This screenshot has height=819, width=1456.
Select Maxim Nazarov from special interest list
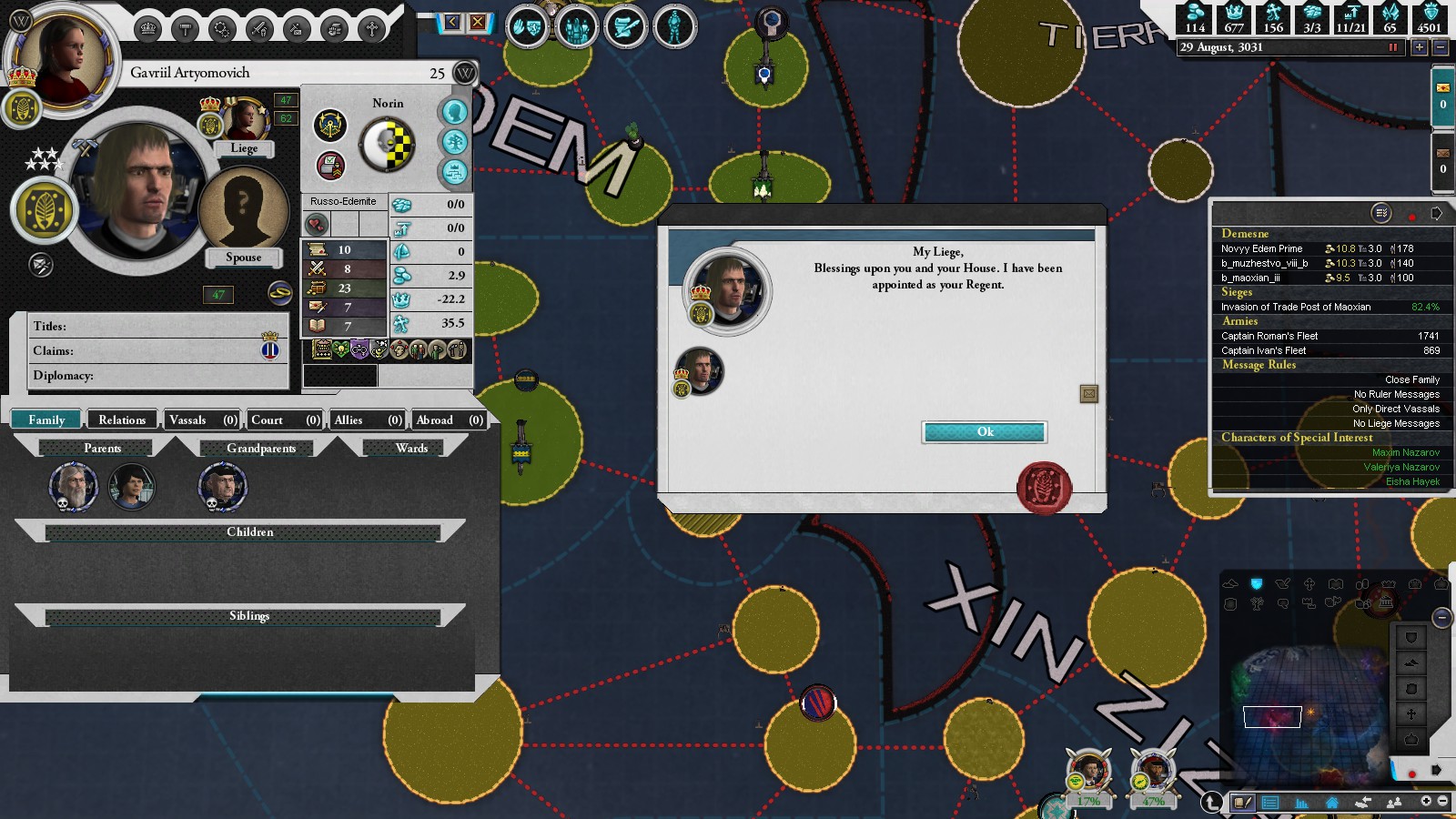1405,452
